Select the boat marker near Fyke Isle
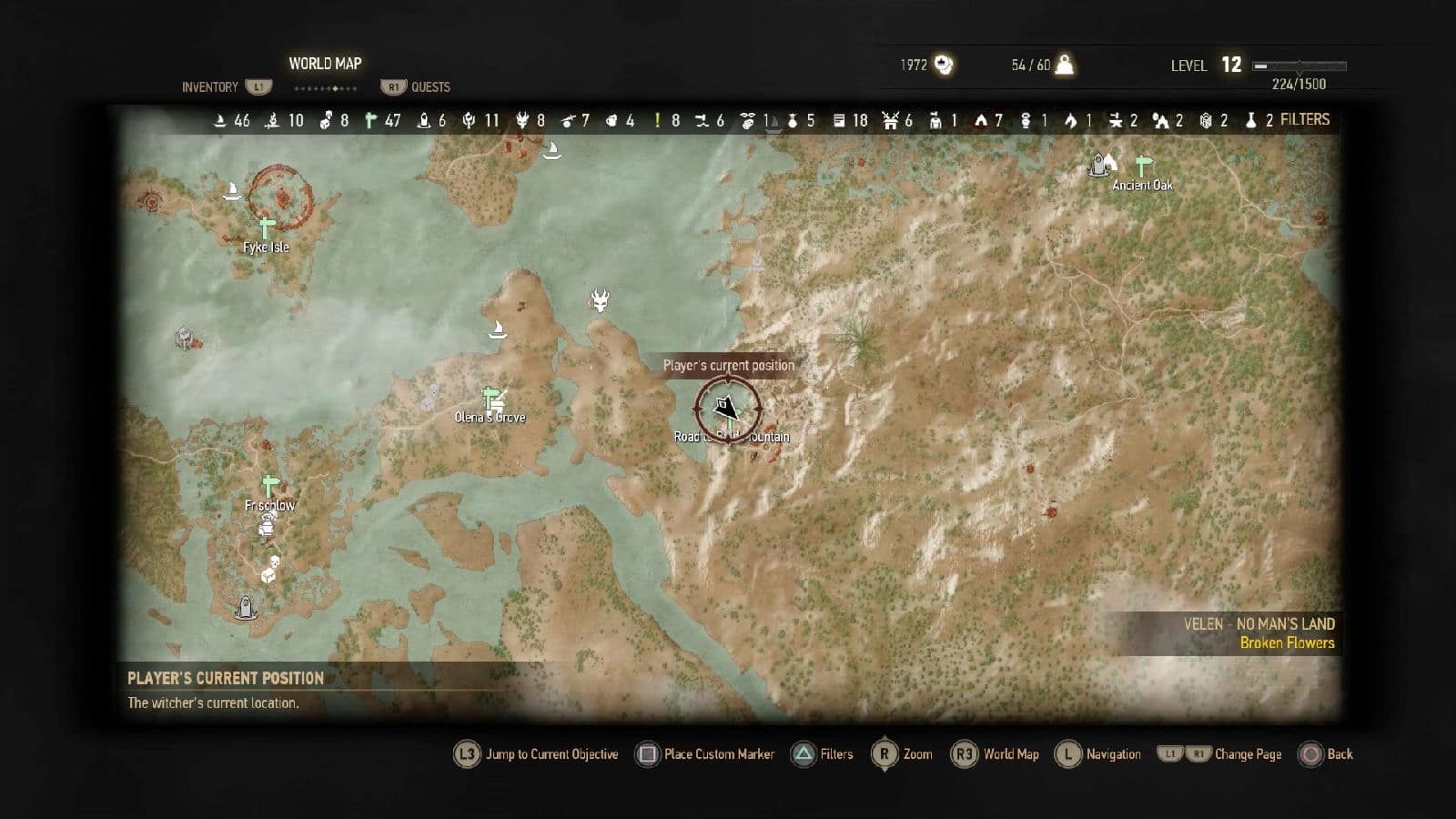The height and width of the screenshot is (819, 1456). (x=232, y=191)
